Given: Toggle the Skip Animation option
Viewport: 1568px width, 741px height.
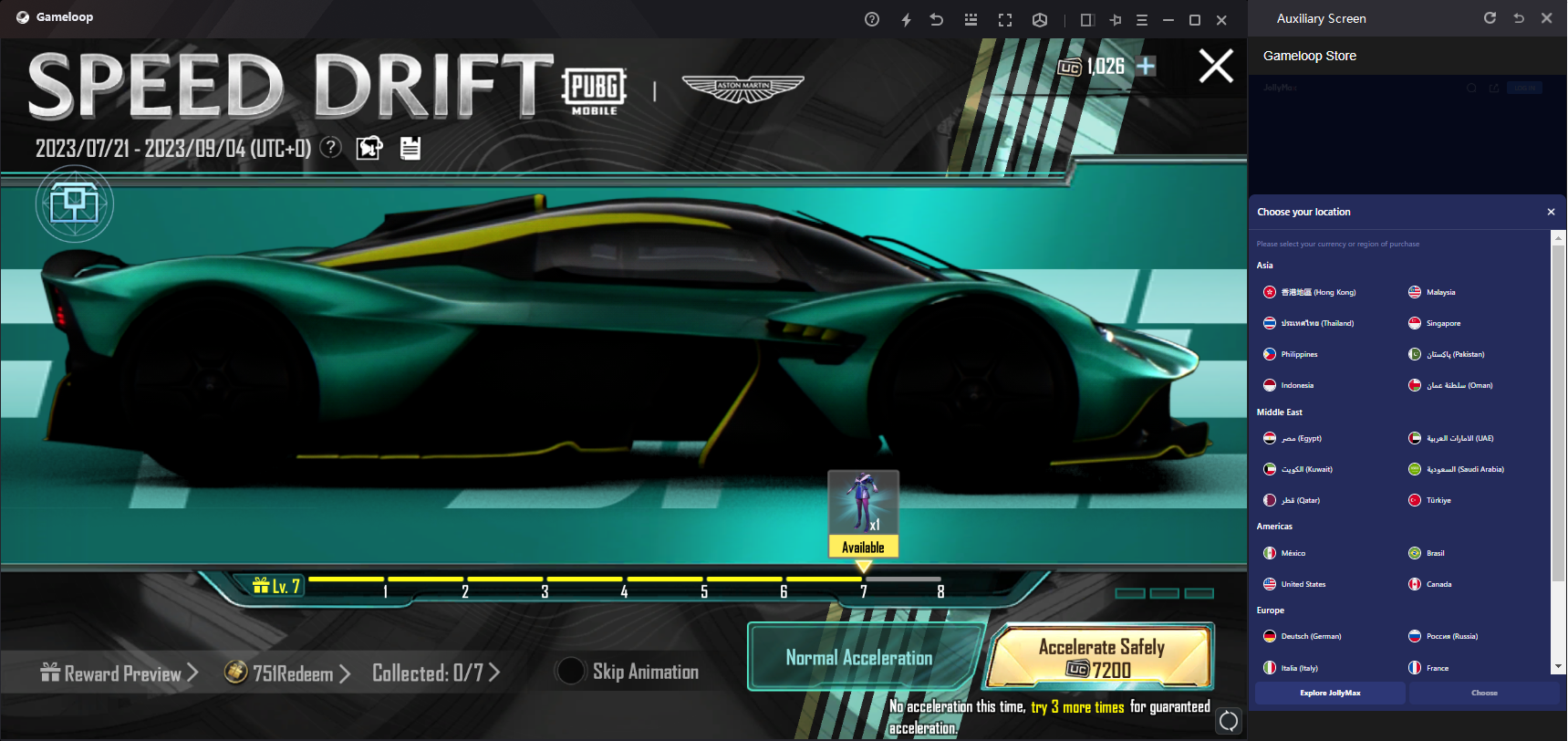Looking at the screenshot, I should click(571, 672).
